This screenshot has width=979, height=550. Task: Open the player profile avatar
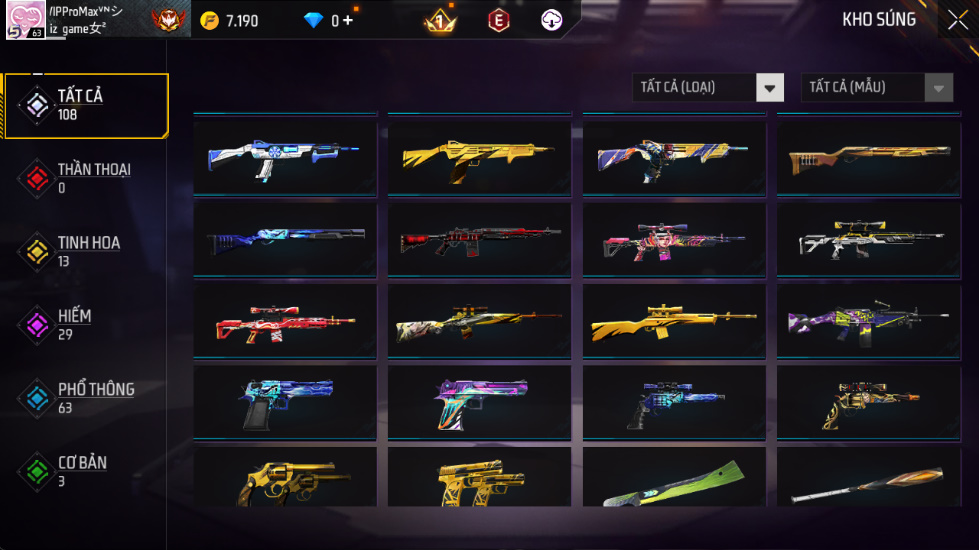[24, 20]
